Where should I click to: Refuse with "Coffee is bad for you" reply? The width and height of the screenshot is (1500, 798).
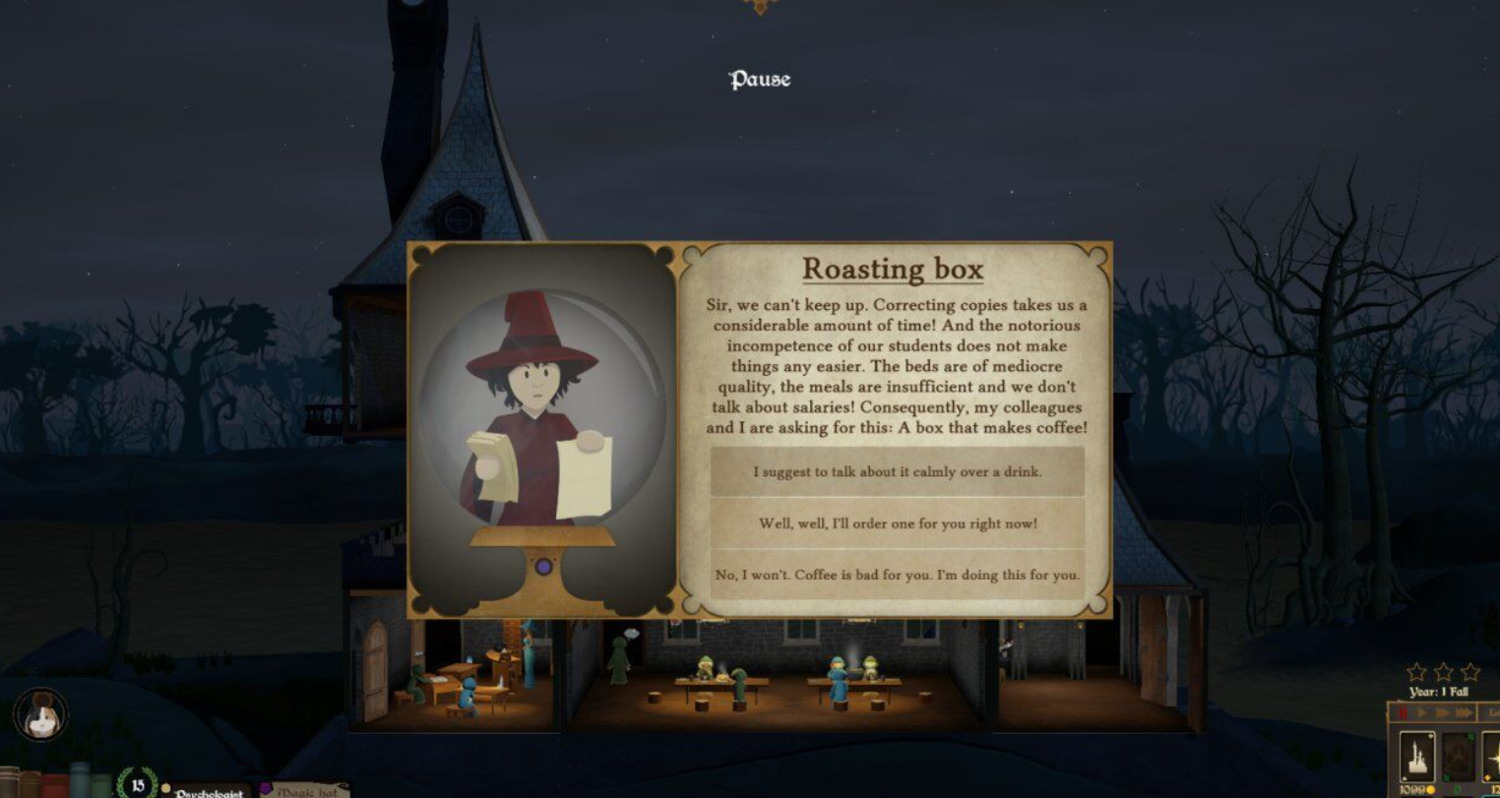[897, 575]
